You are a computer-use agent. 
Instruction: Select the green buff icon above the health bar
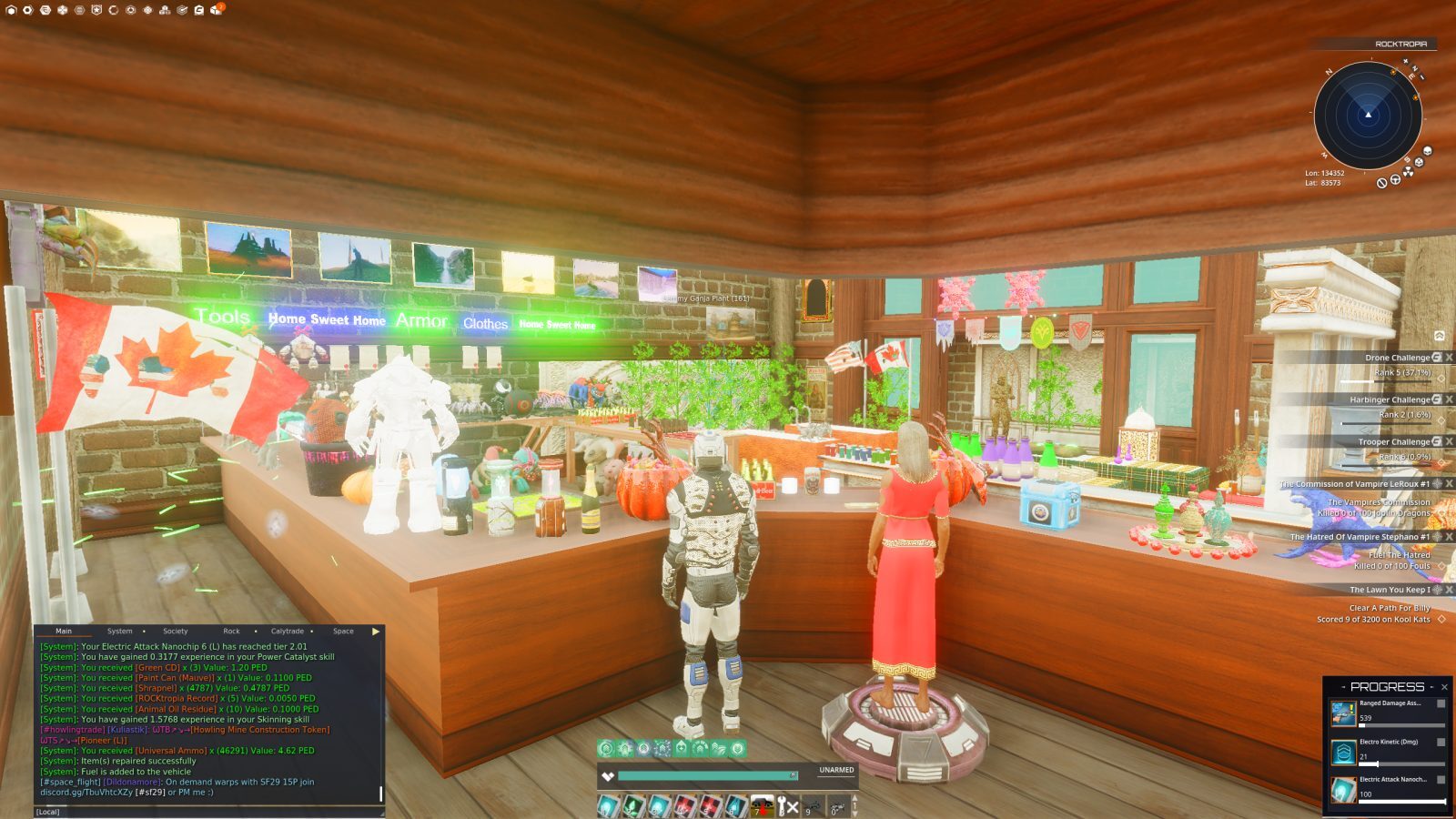tap(607, 748)
